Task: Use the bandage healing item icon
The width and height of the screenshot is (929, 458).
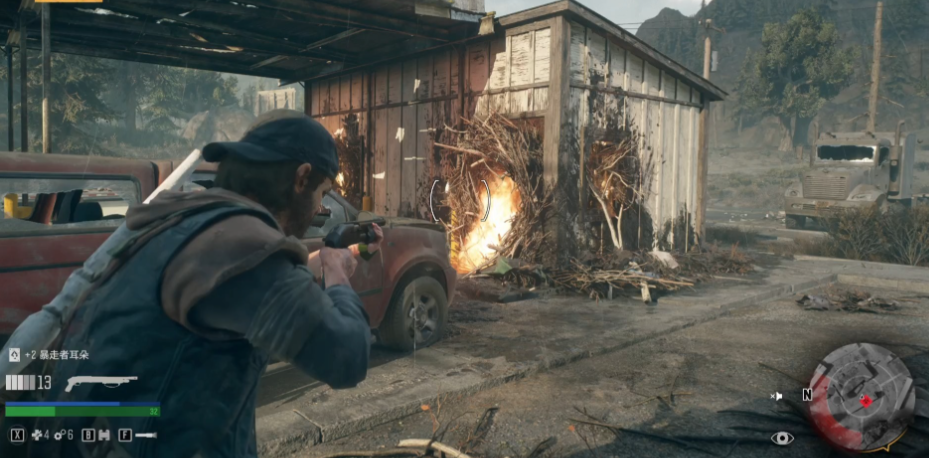Action: [37, 435]
